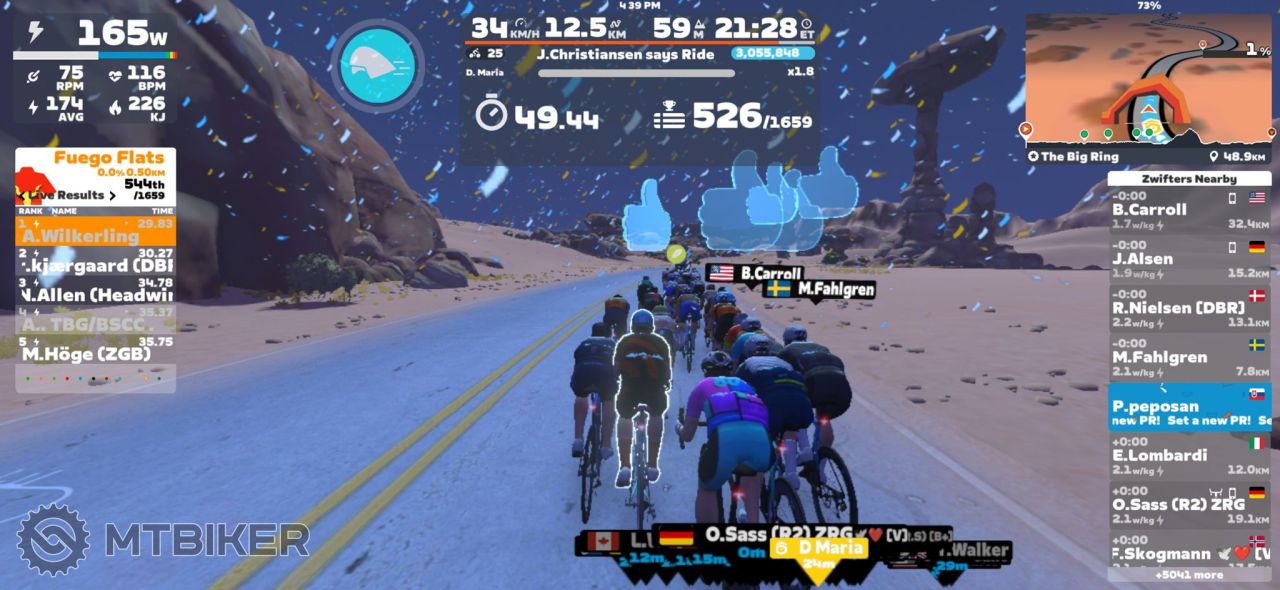Select A.Wilkerling on the Fuego Flats leaderboard
The image size is (1280, 590).
click(x=95, y=232)
